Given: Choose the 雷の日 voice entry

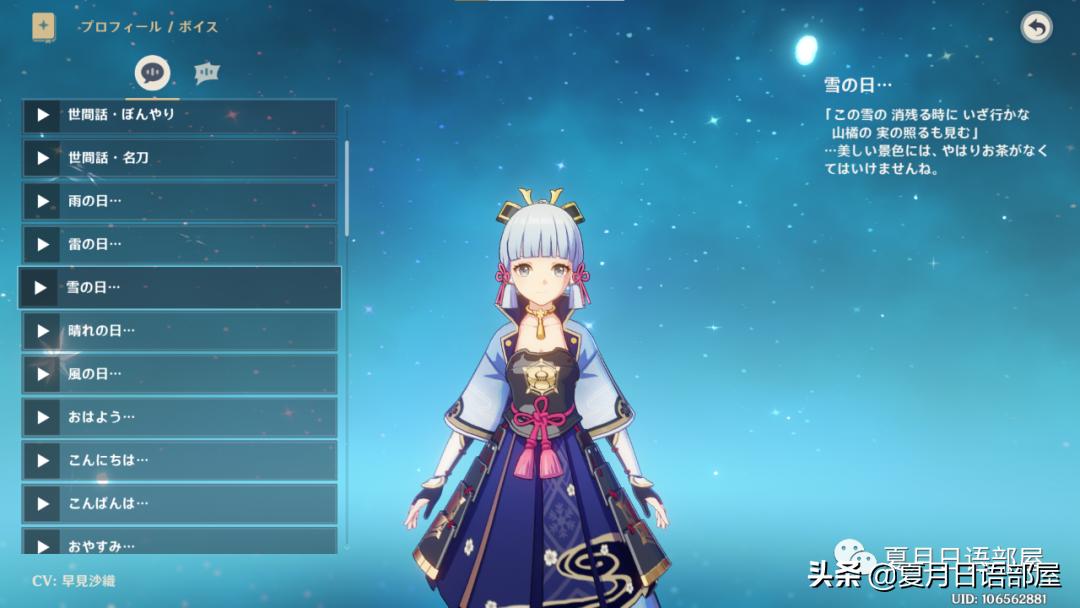Looking at the screenshot, I should tap(180, 244).
